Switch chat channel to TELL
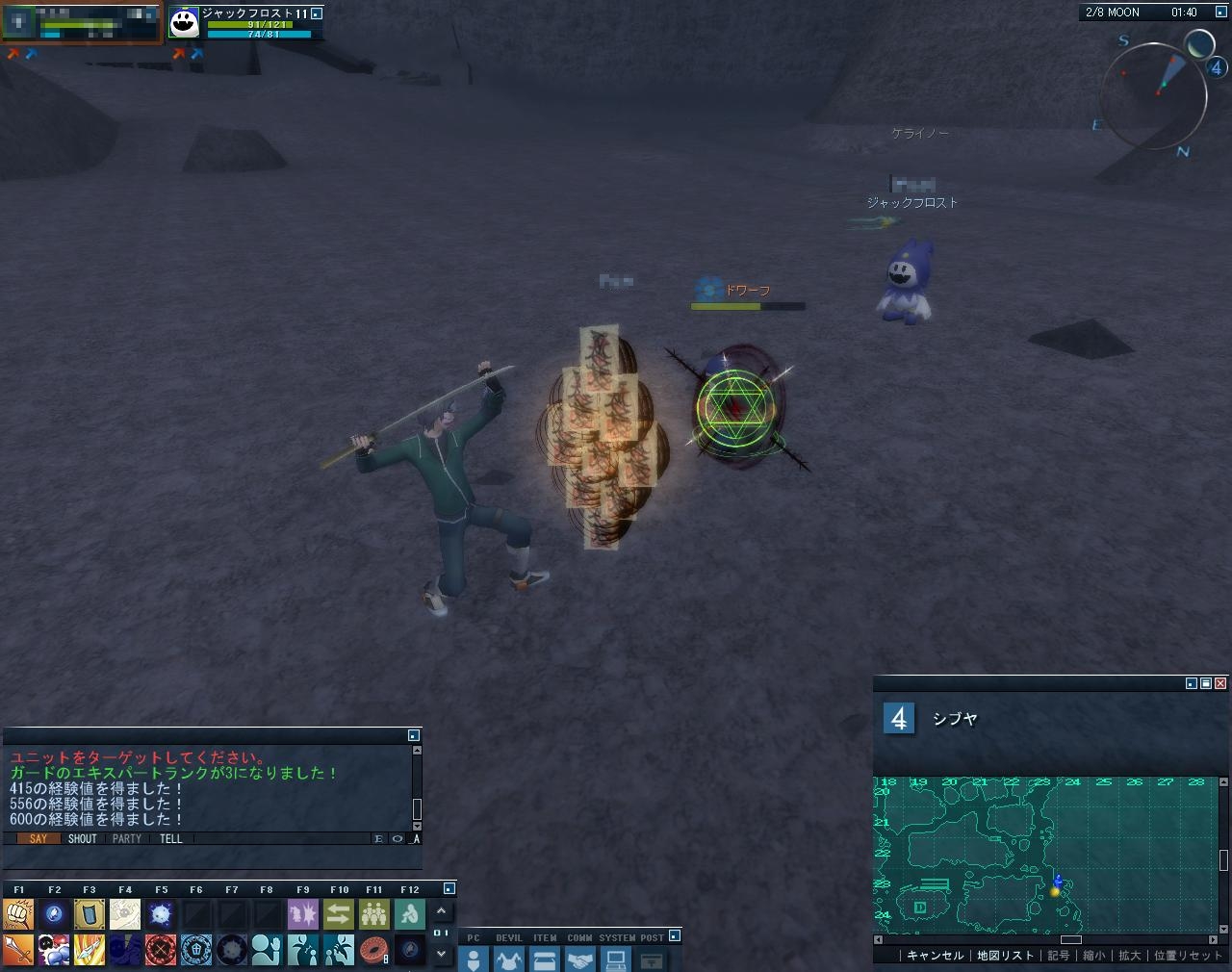 tap(170, 839)
